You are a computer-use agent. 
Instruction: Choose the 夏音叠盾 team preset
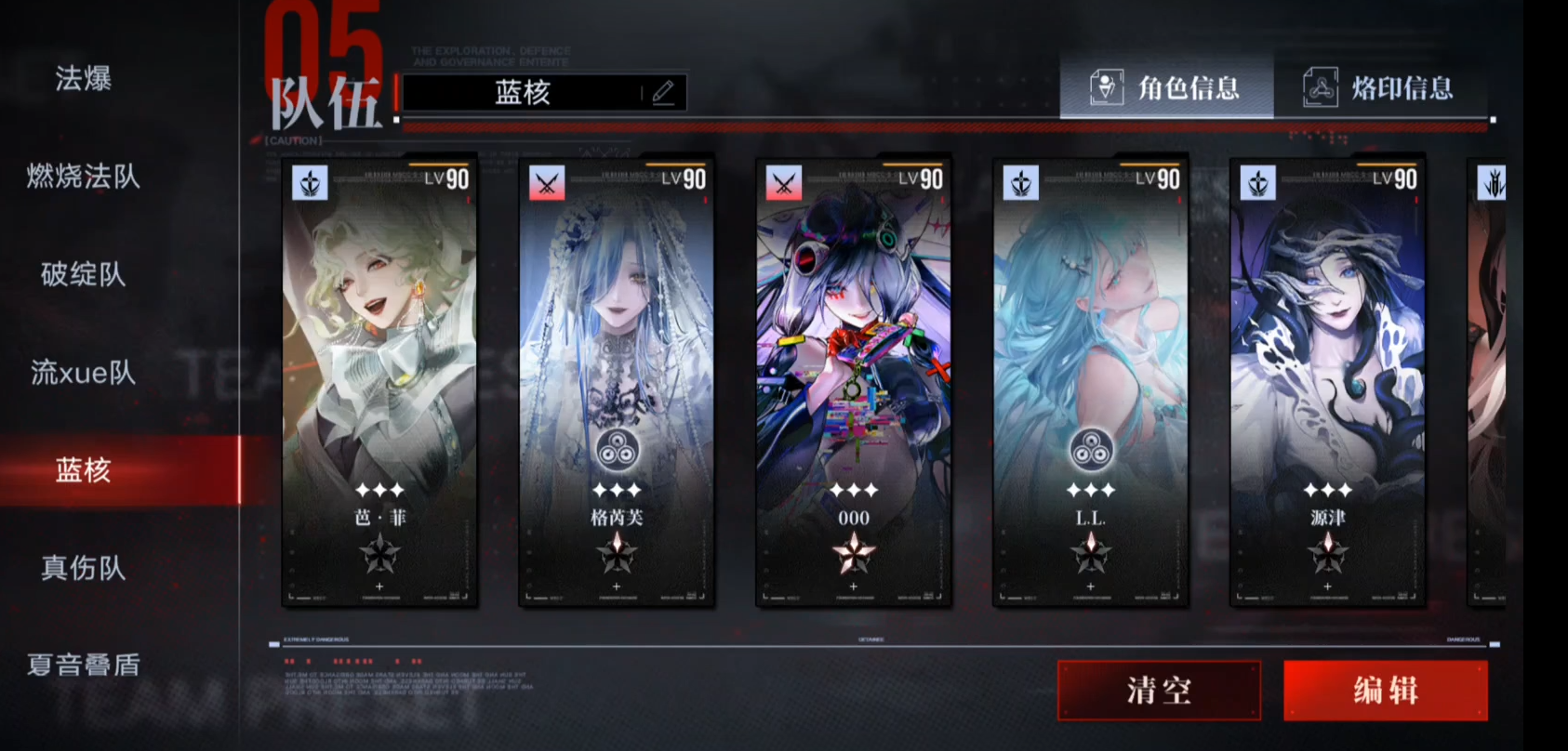84,665
